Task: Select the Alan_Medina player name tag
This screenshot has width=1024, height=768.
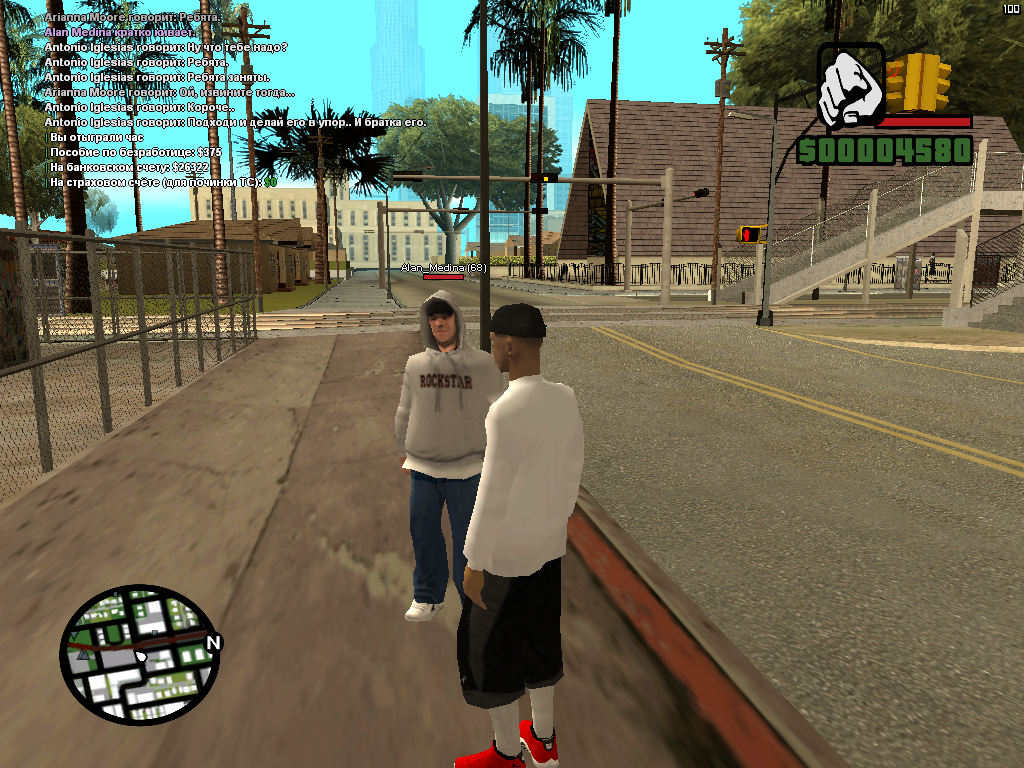Action: click(443, 268)
